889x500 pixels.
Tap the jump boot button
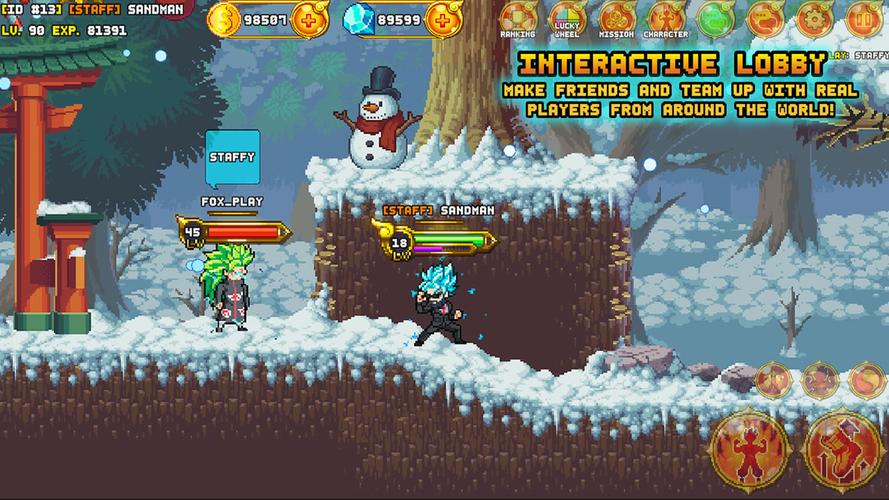(x=842, y=443)
